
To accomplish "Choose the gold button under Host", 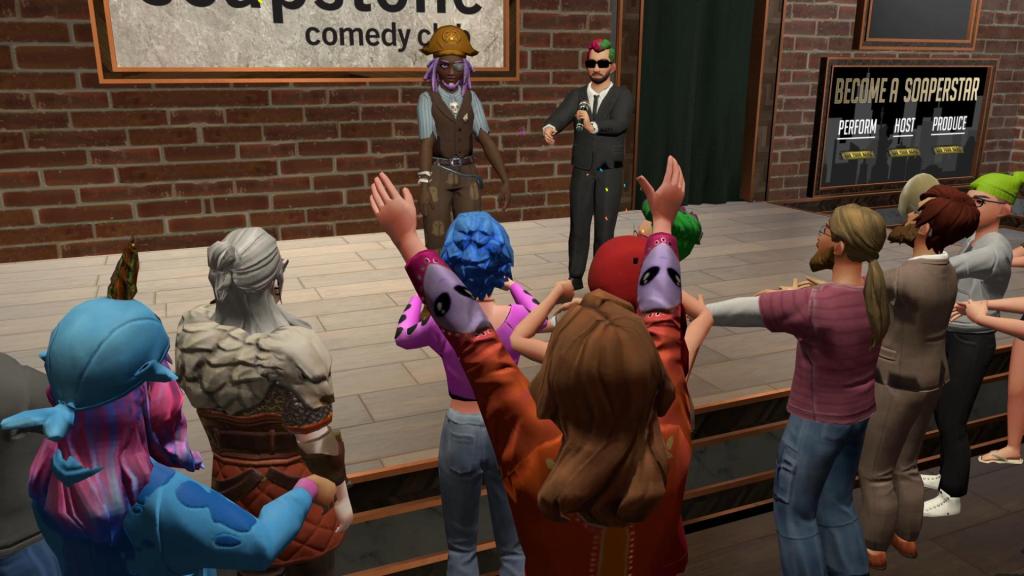I will (904, 152).
